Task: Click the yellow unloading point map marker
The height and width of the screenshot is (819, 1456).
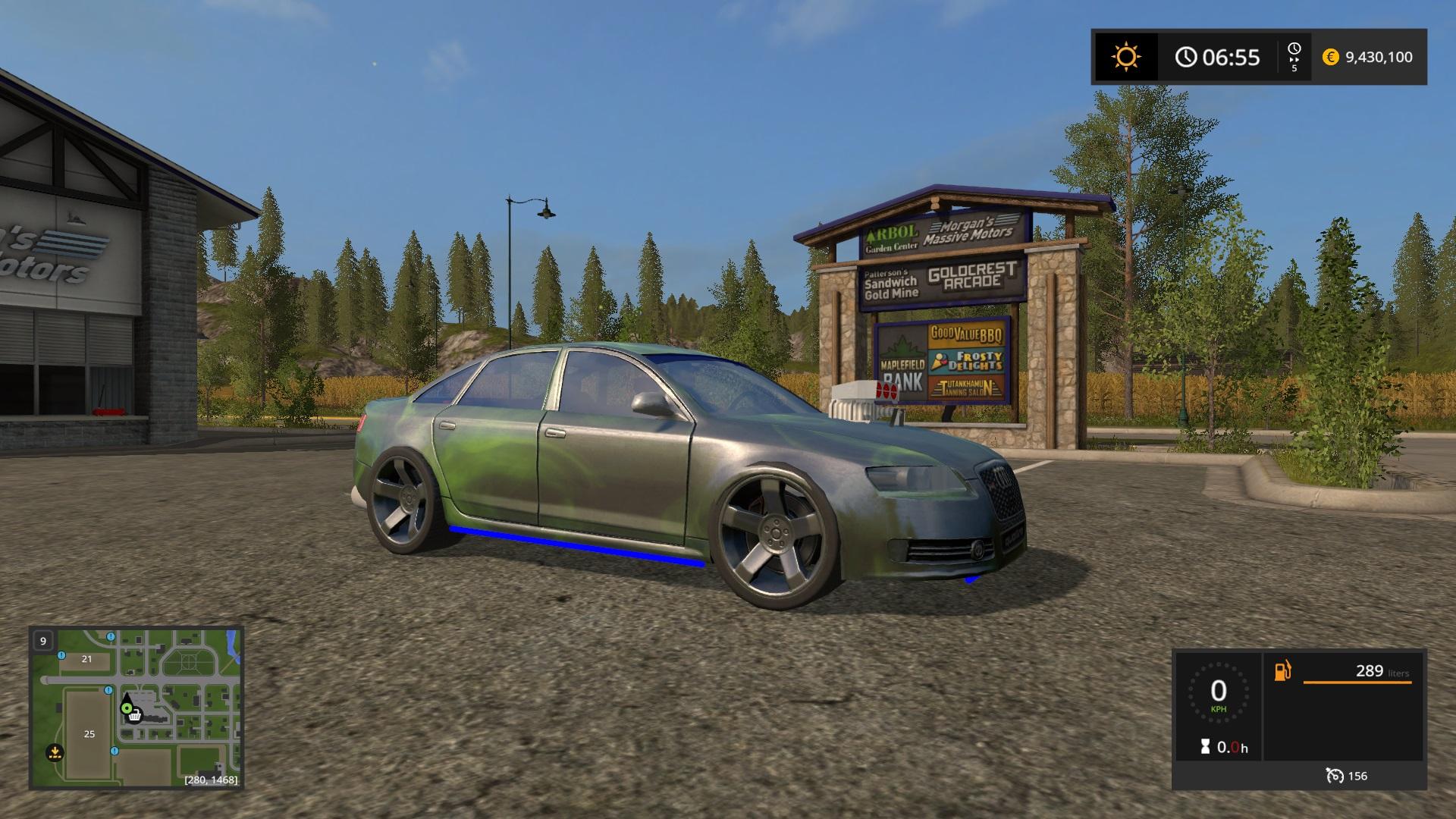Action: click(x=54, y=753)
